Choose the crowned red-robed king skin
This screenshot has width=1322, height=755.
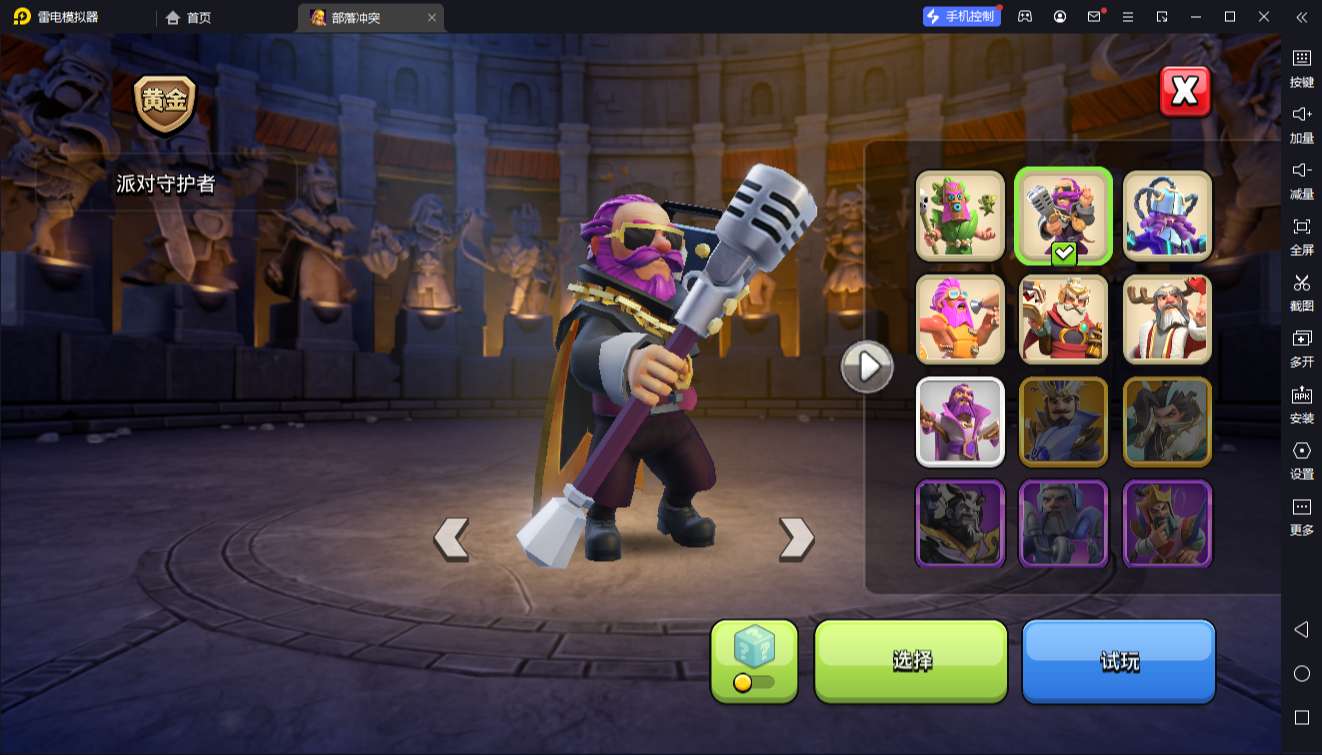coord(1064,319)
